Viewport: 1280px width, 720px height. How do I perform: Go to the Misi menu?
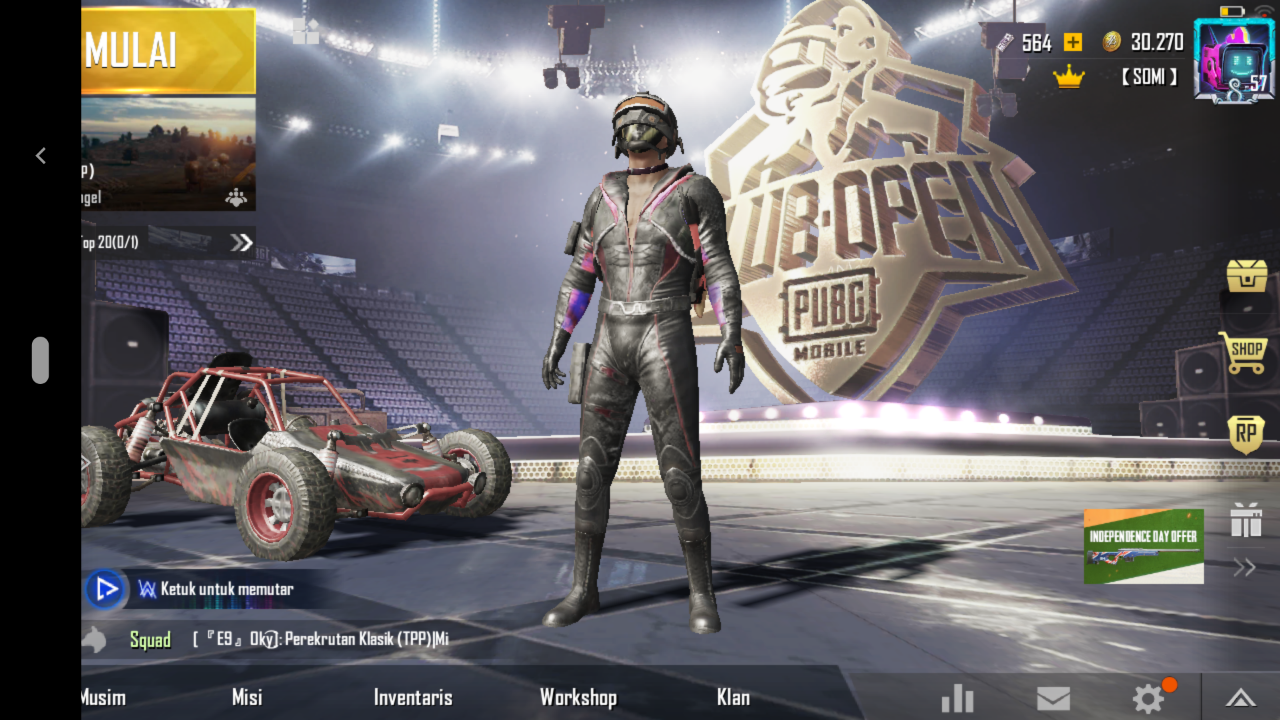(x=247, y=697)
